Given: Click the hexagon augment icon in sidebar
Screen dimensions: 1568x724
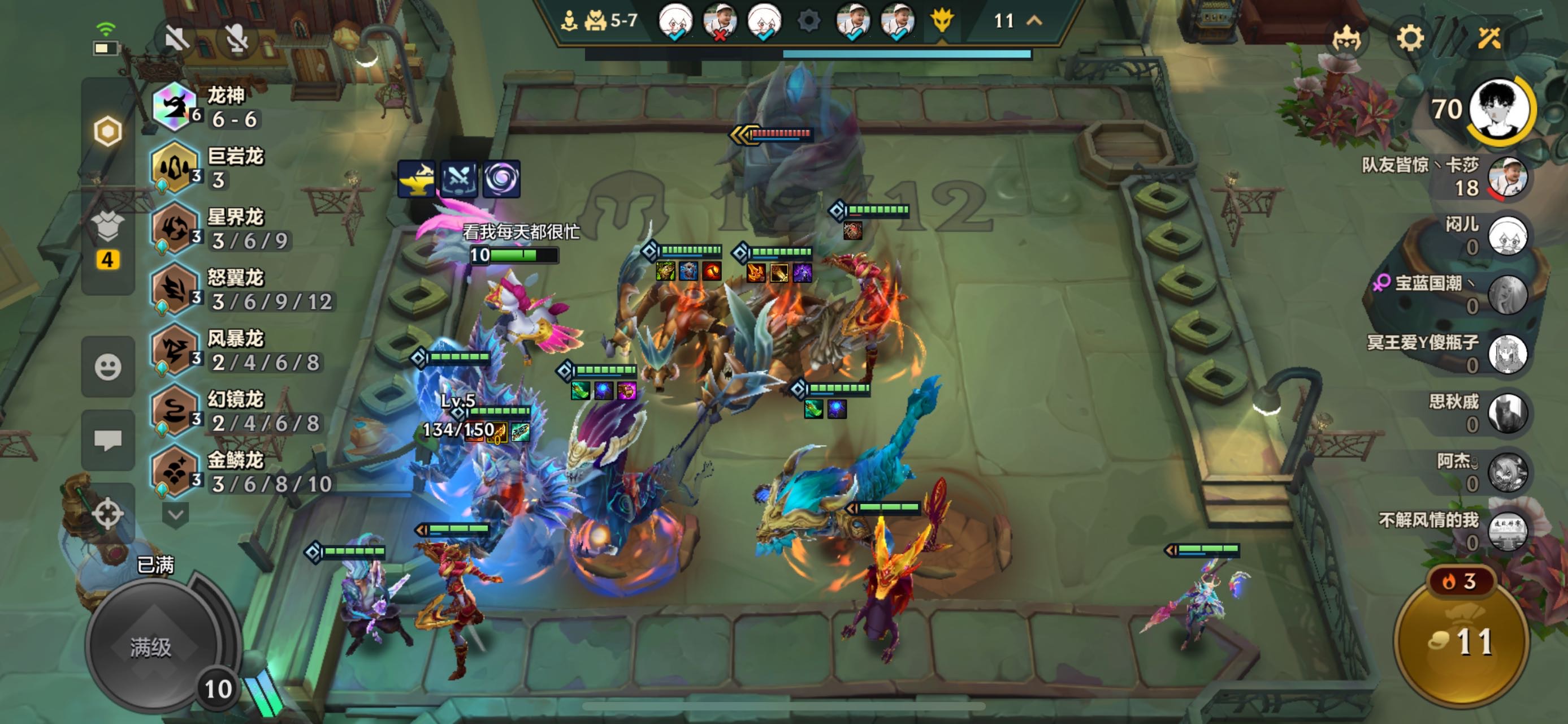Looking at the screenshot, I should coord(108,131).
